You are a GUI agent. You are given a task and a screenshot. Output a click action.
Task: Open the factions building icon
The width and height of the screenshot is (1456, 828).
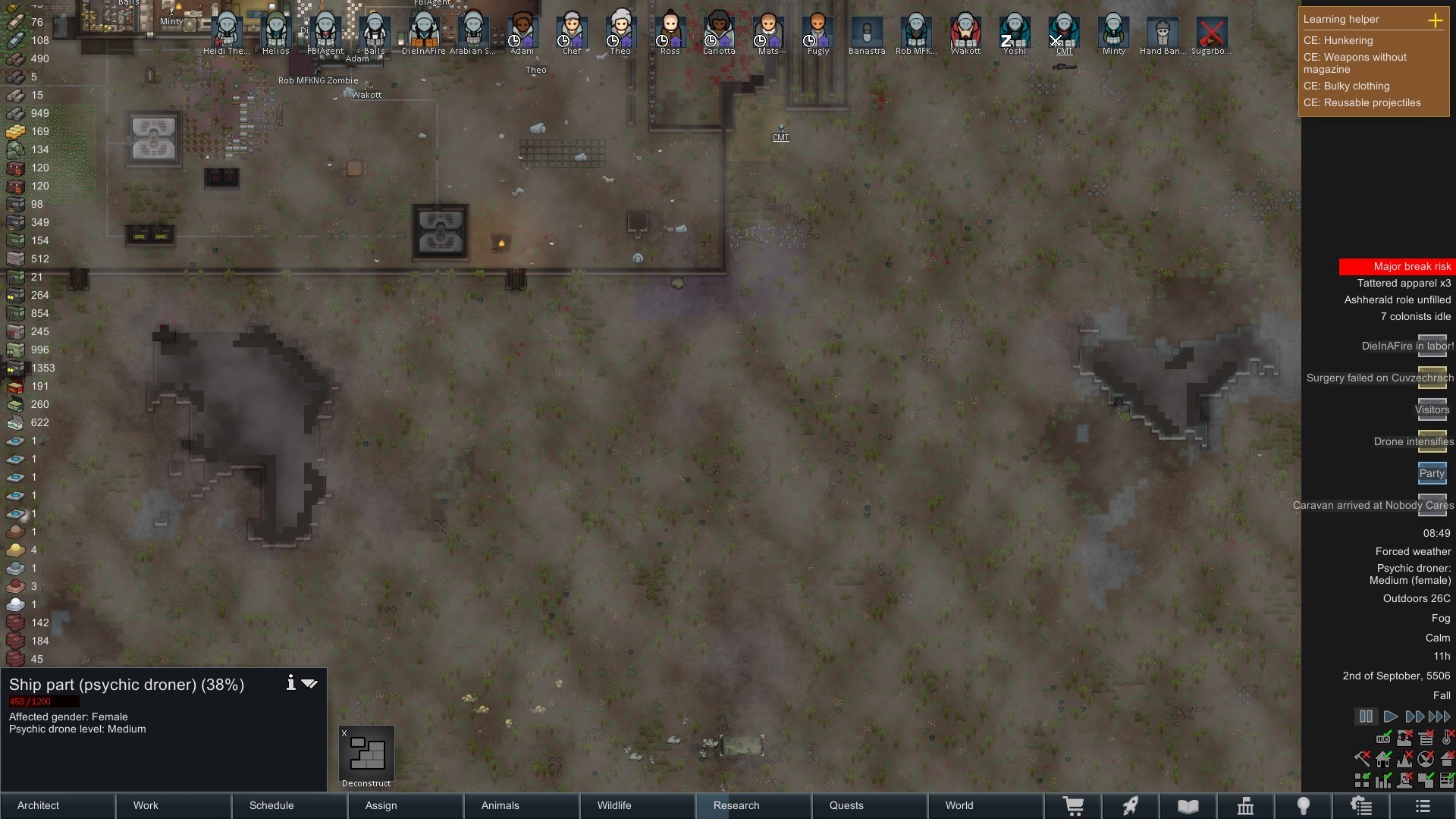pos(1246,806)
